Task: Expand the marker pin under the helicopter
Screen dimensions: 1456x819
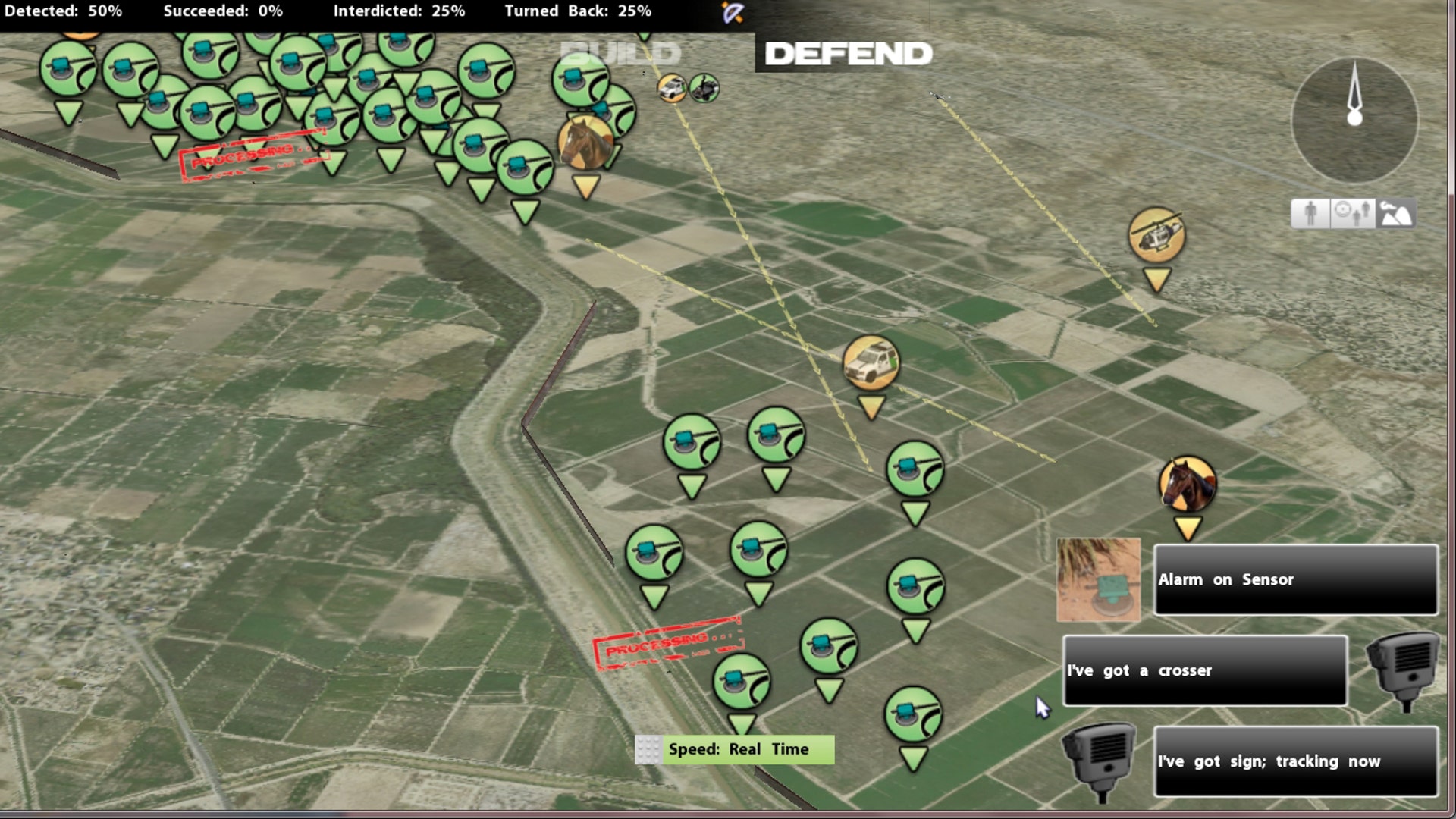Action: coord(1154,279)
